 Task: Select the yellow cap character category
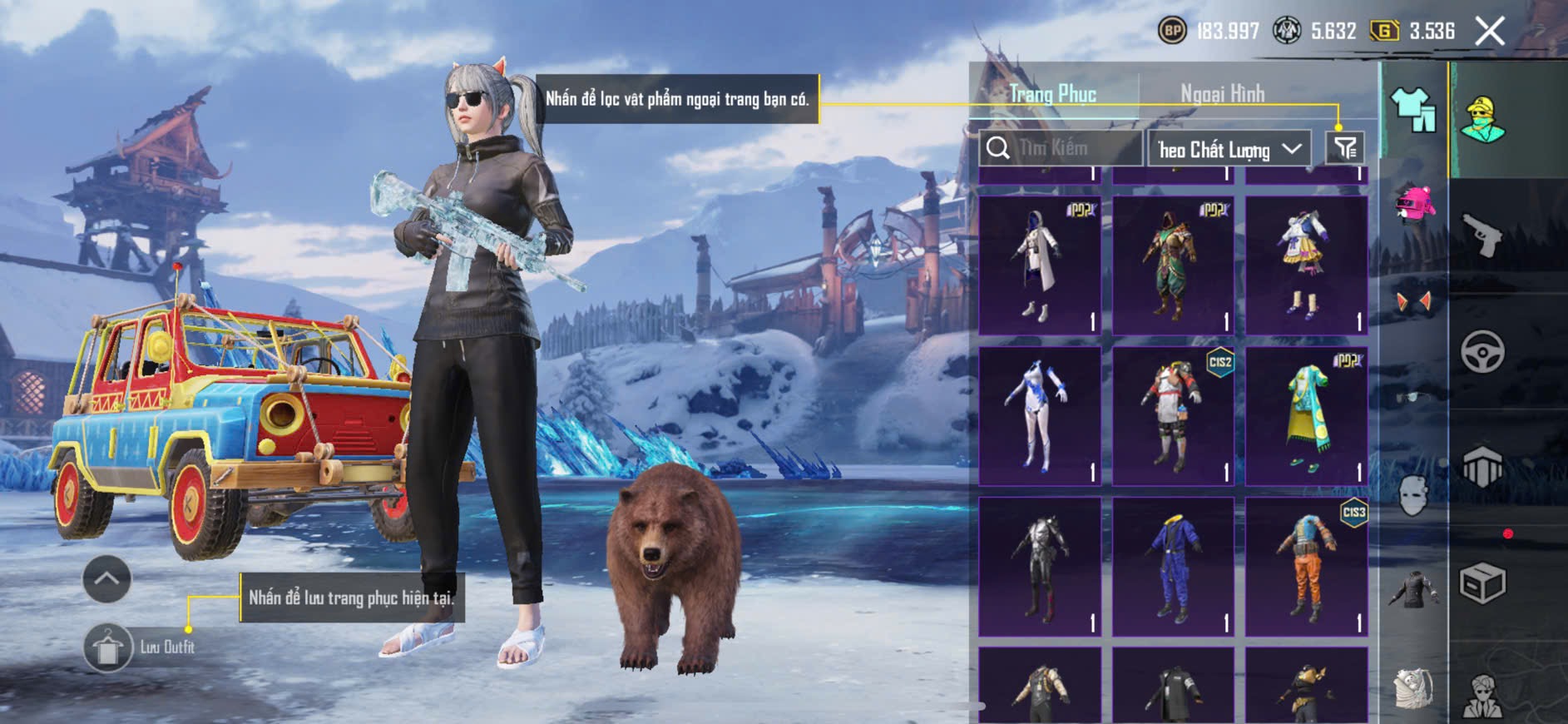[x=1482, y=120]
